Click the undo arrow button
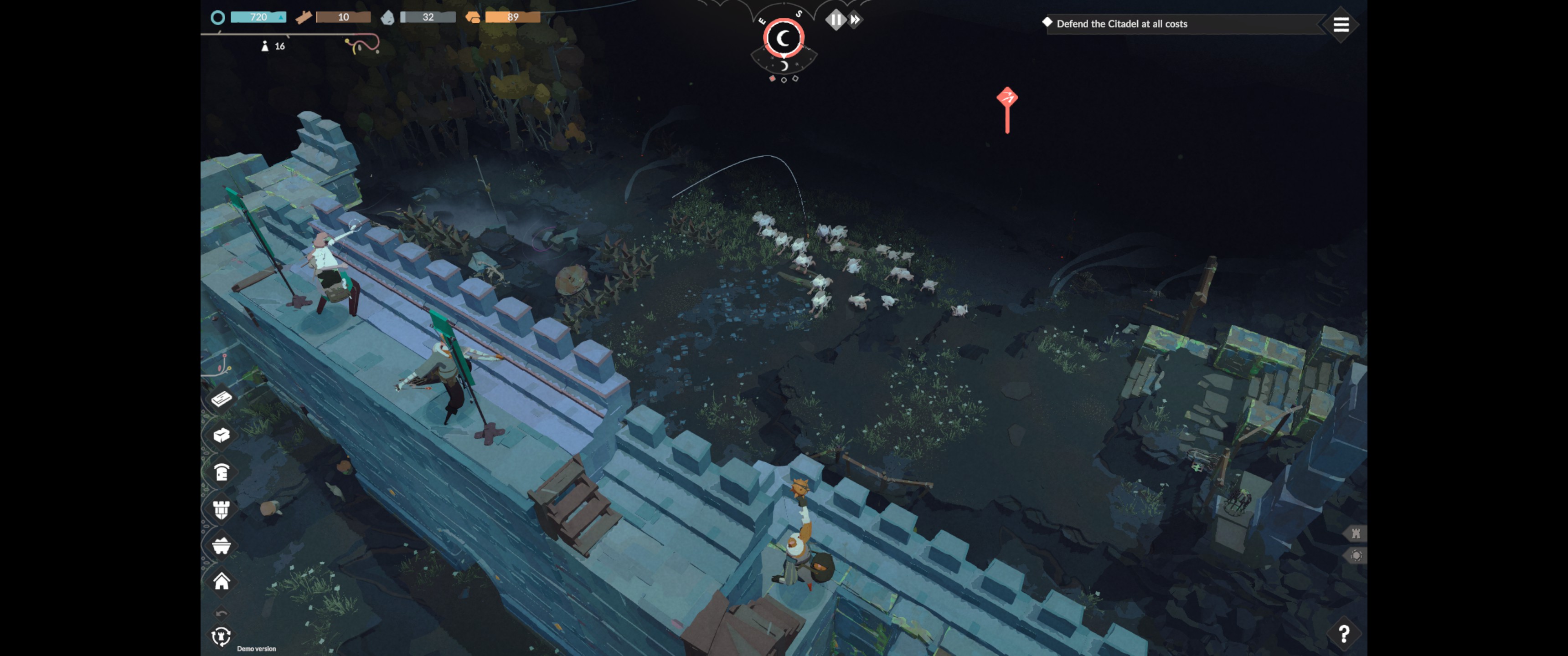1568x656 pixels. 222,613
